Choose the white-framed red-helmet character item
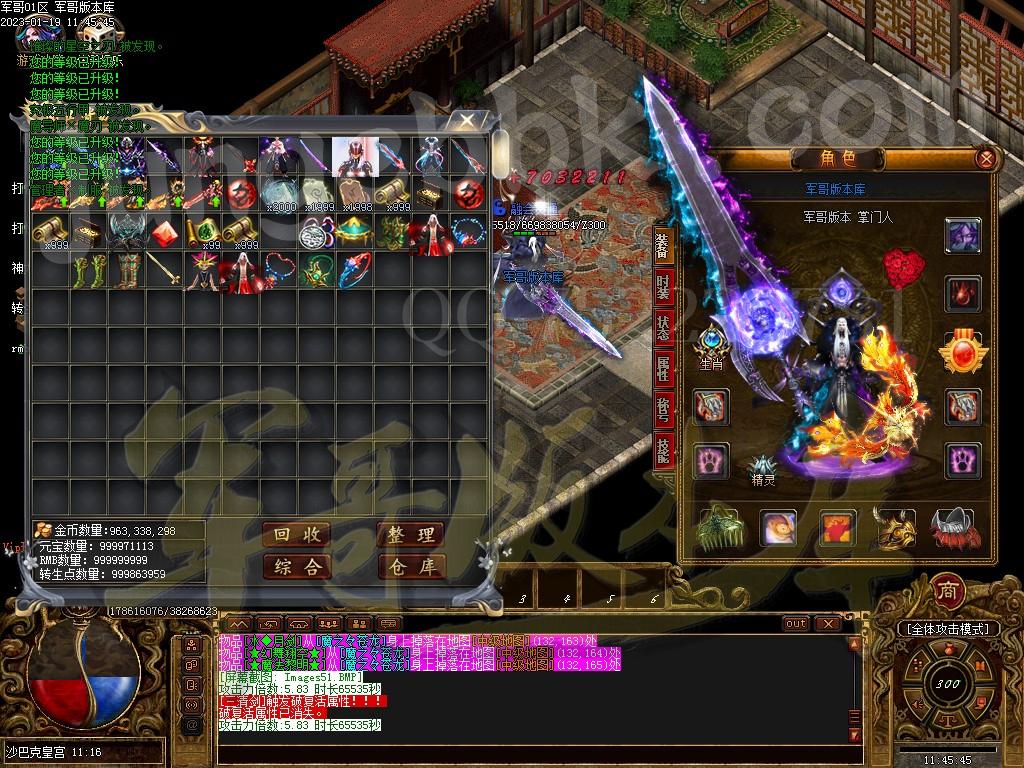Screen dimensions: 1024x768 355,156
